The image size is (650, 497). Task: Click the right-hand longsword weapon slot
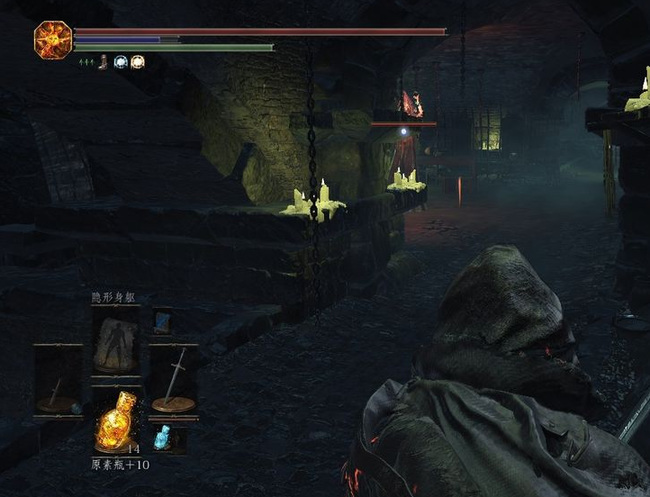tap(173, 380)
